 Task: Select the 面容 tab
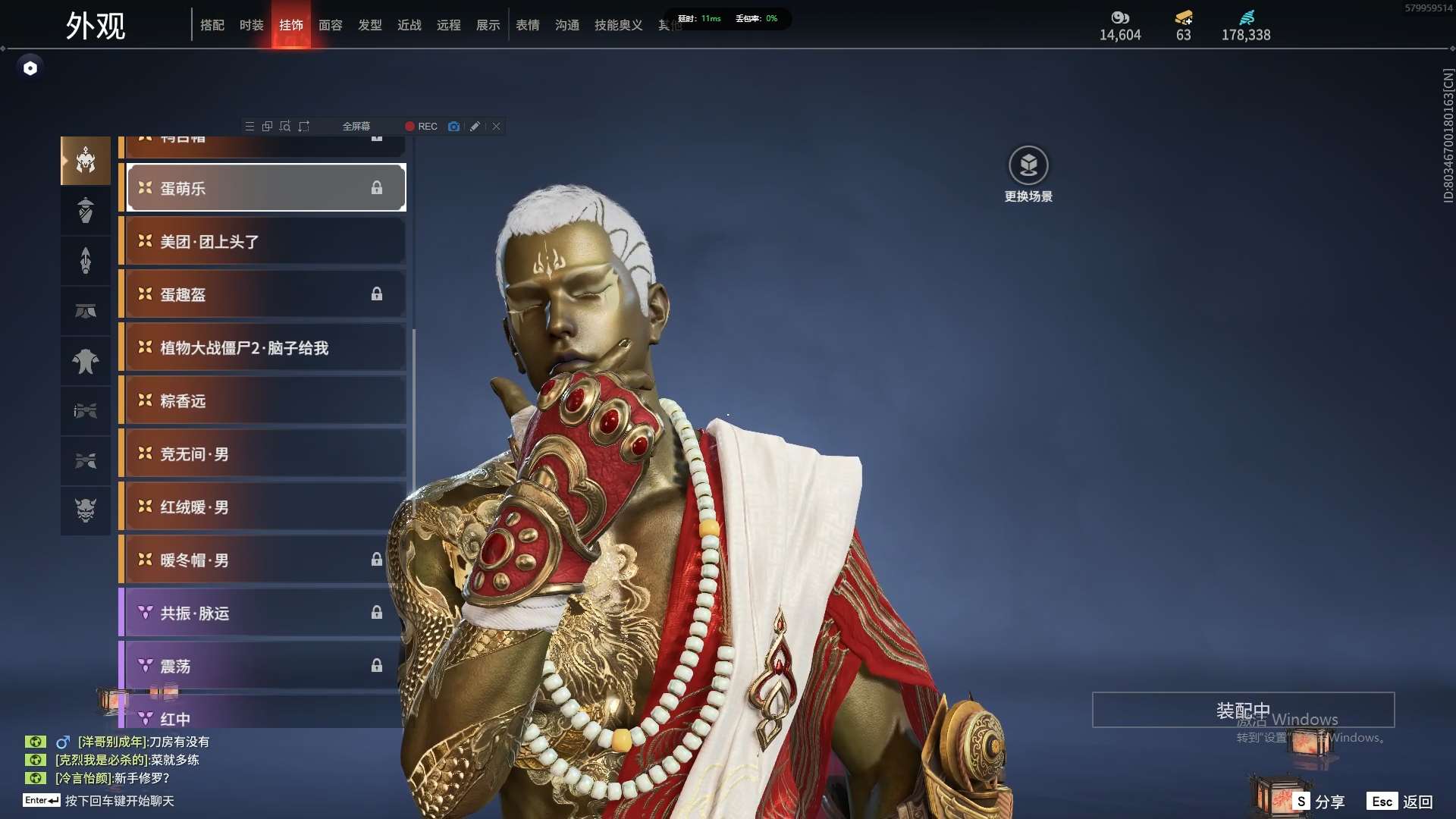[x=331, y=25]
